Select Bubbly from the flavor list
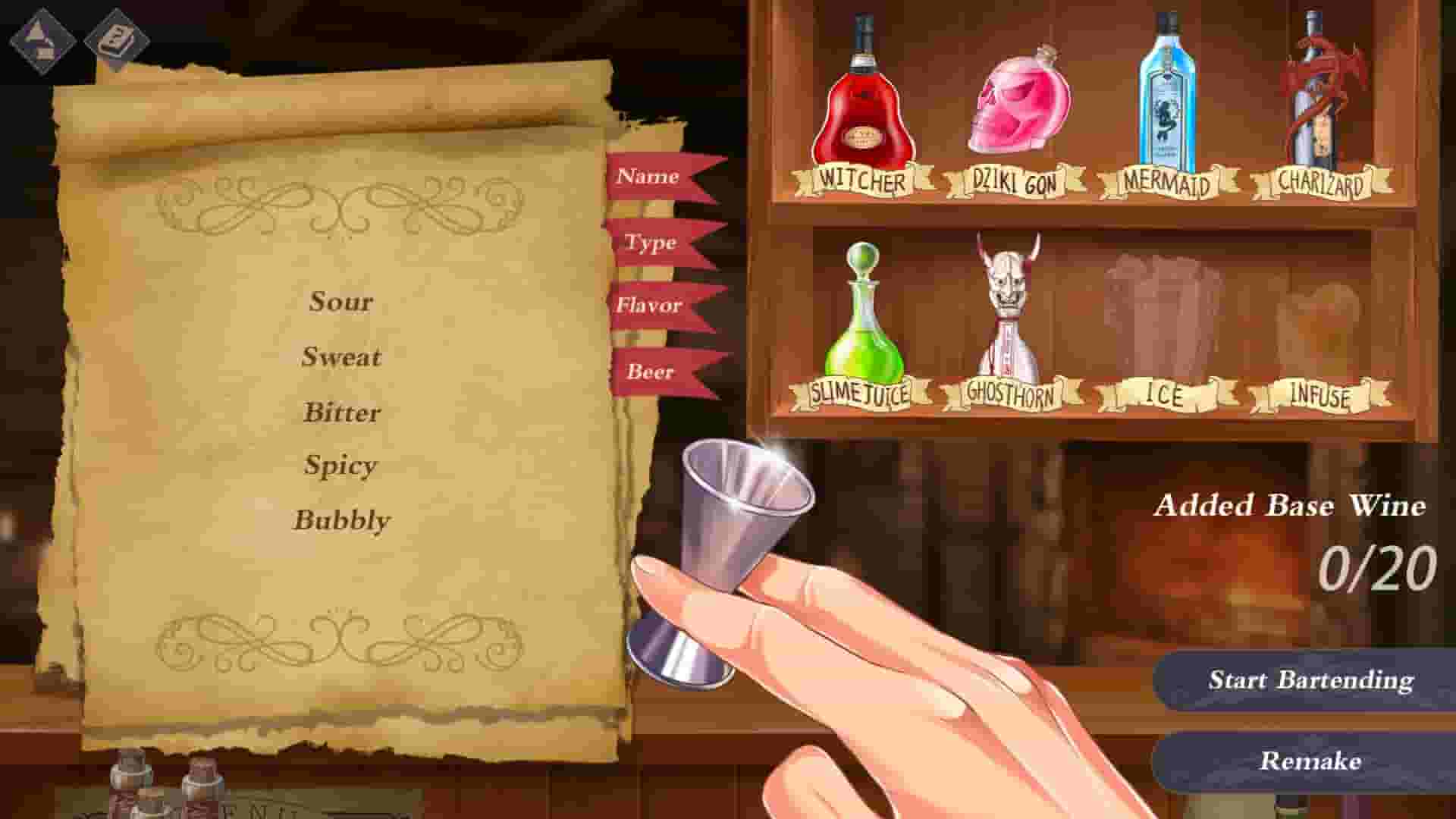This screenshot has width=1456, height=819. 341,519
